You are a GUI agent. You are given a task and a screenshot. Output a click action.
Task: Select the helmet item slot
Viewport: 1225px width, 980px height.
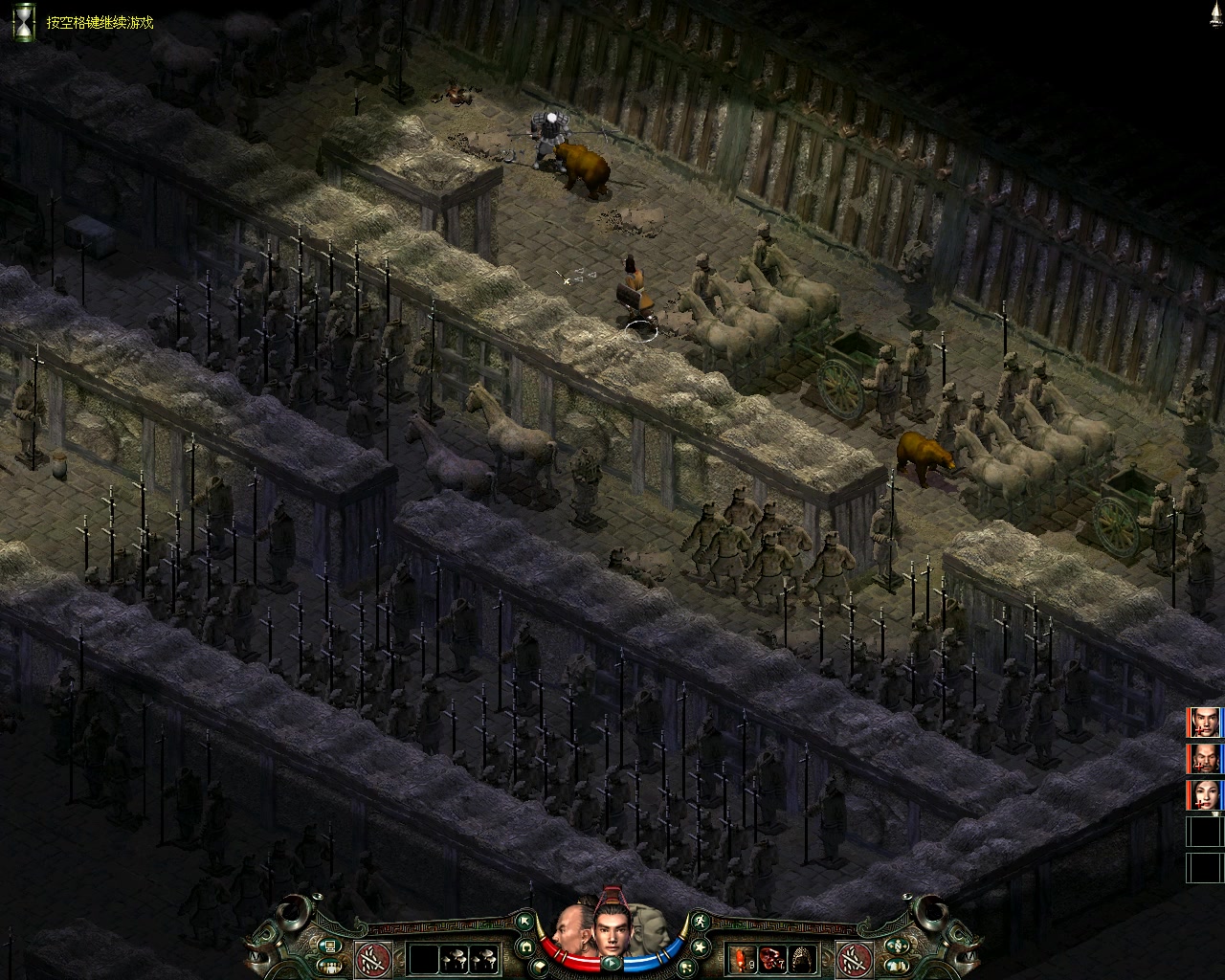pos(804,957)
